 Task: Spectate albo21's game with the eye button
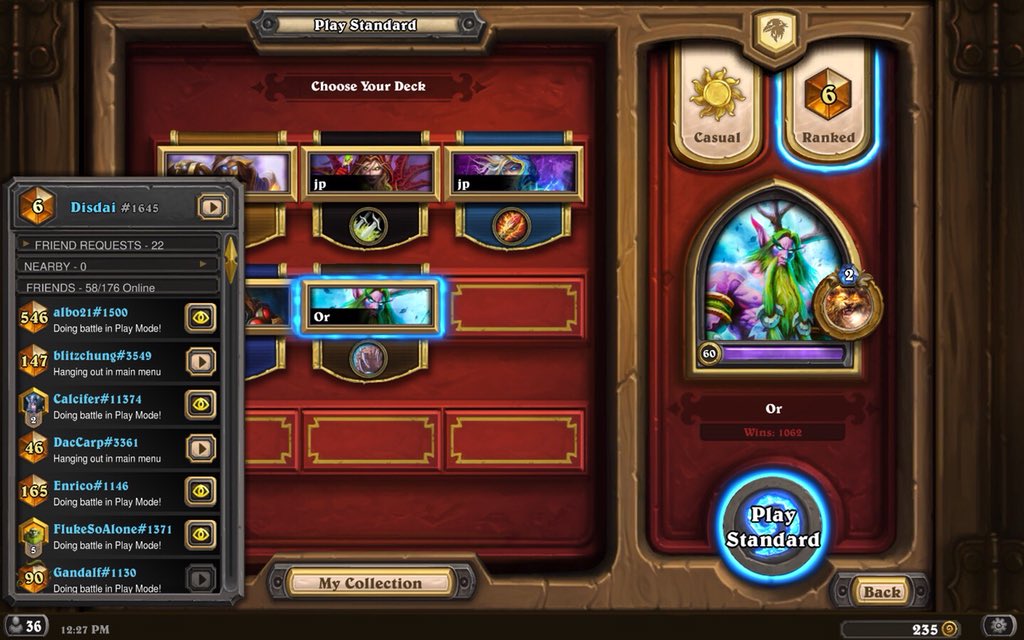201,318
